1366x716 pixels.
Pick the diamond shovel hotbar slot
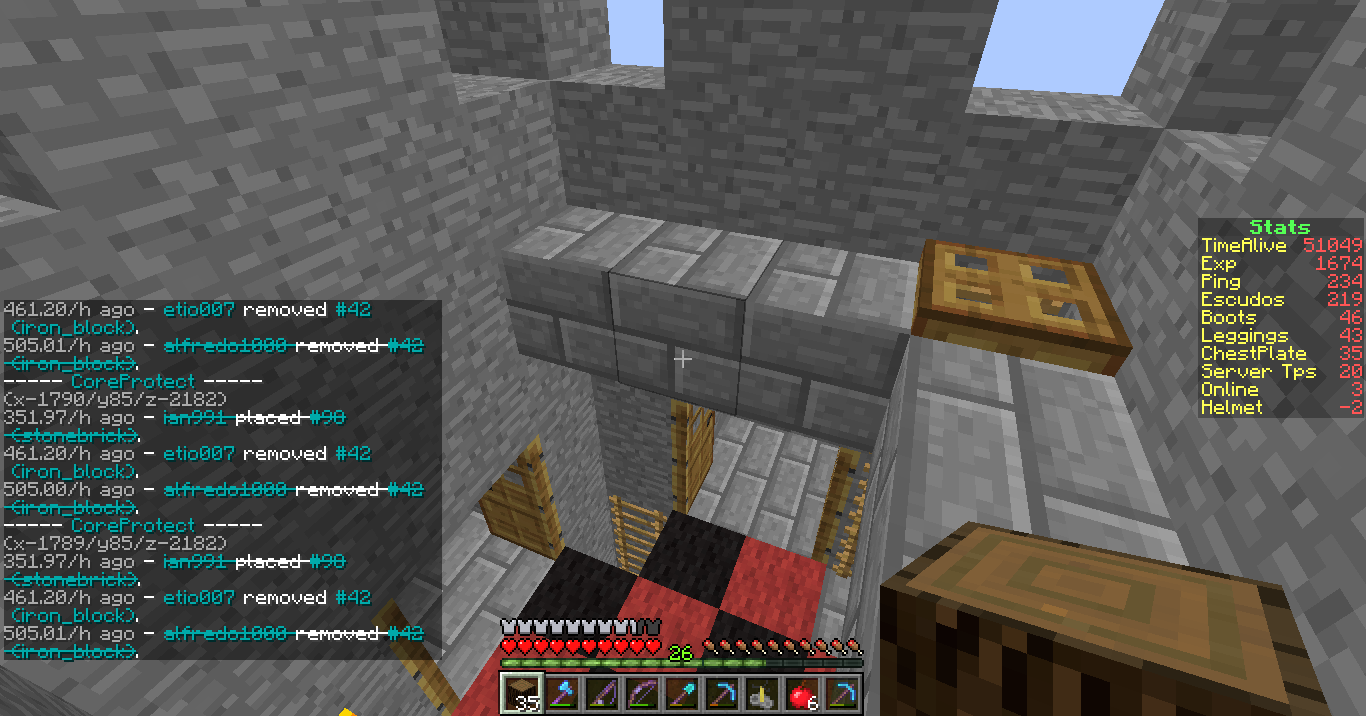(x=680, y=693)
